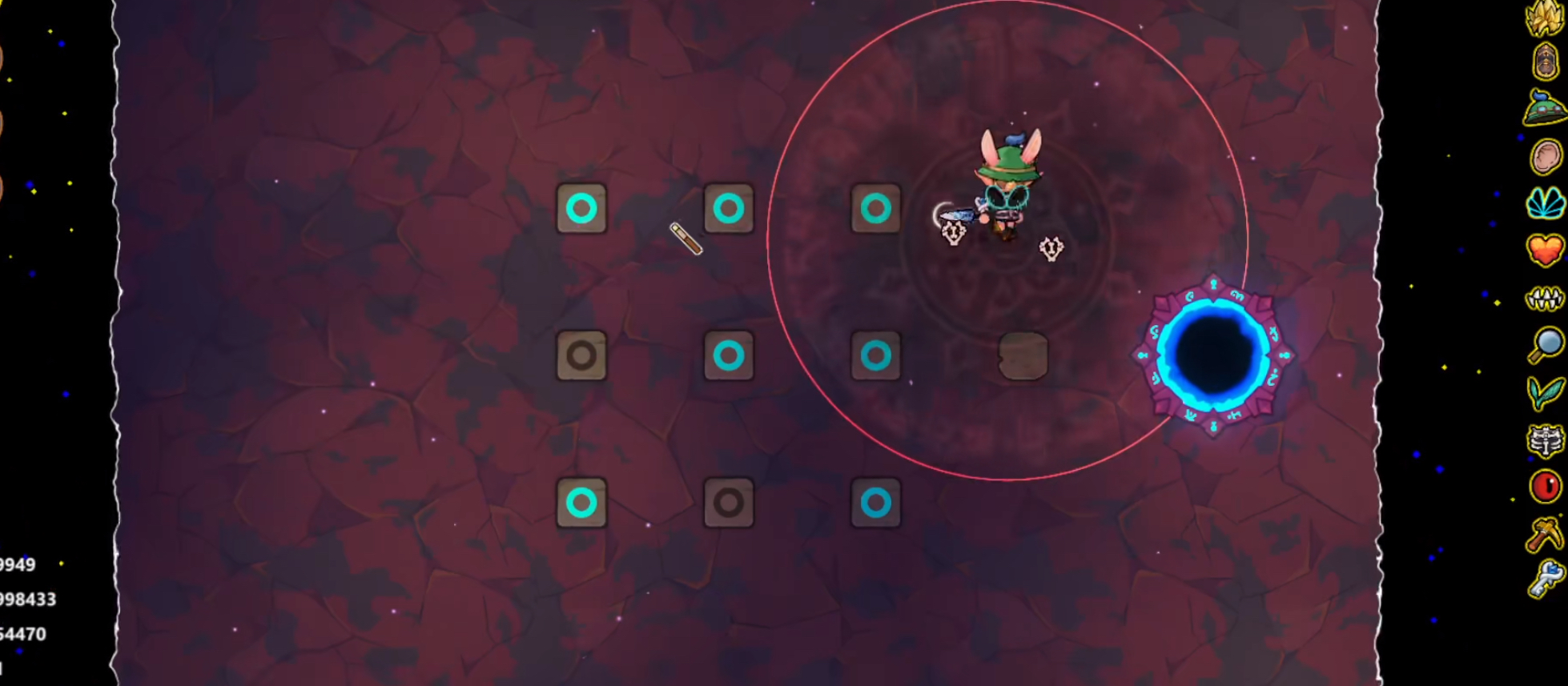
Task: Inspect the pink ear item icon
Action: click(1546, 156)
